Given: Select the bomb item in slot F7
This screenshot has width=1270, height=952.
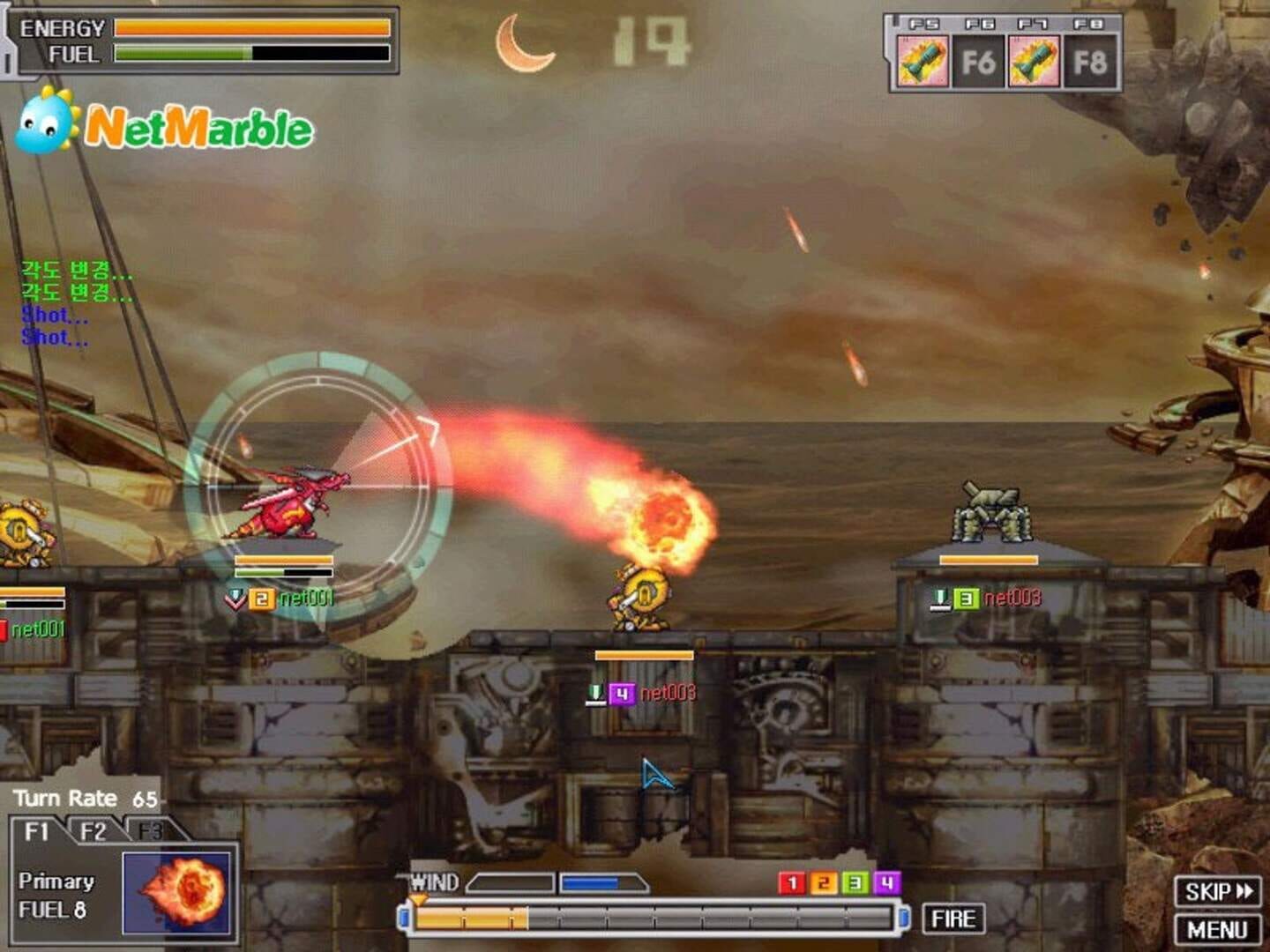Looking at the screenshot, I should pyautogui.click(x=1035, y=62).
